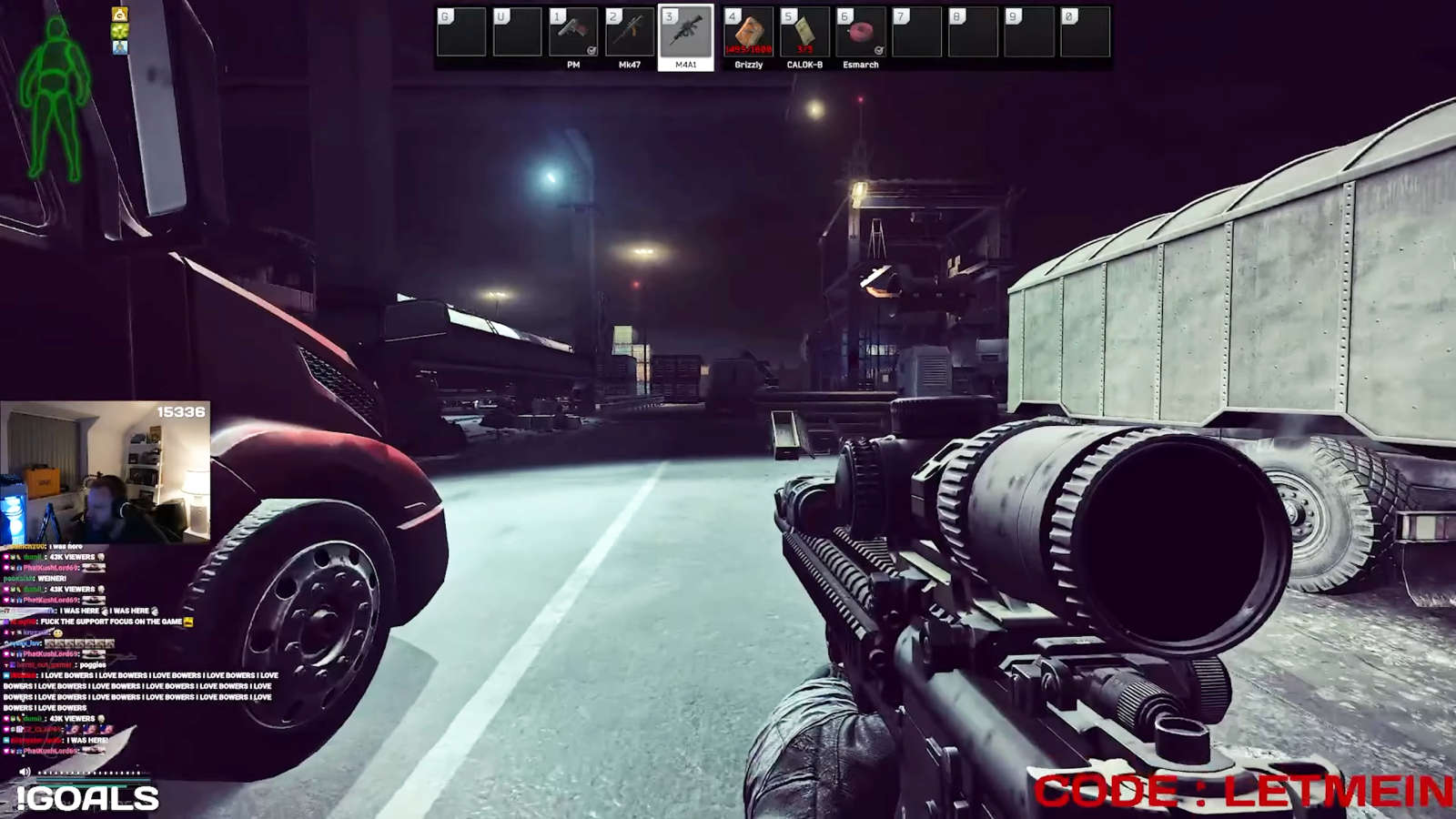Use the Esmarch tourniquet slot
1456x819 pixels.
click(x=861, y=34)
